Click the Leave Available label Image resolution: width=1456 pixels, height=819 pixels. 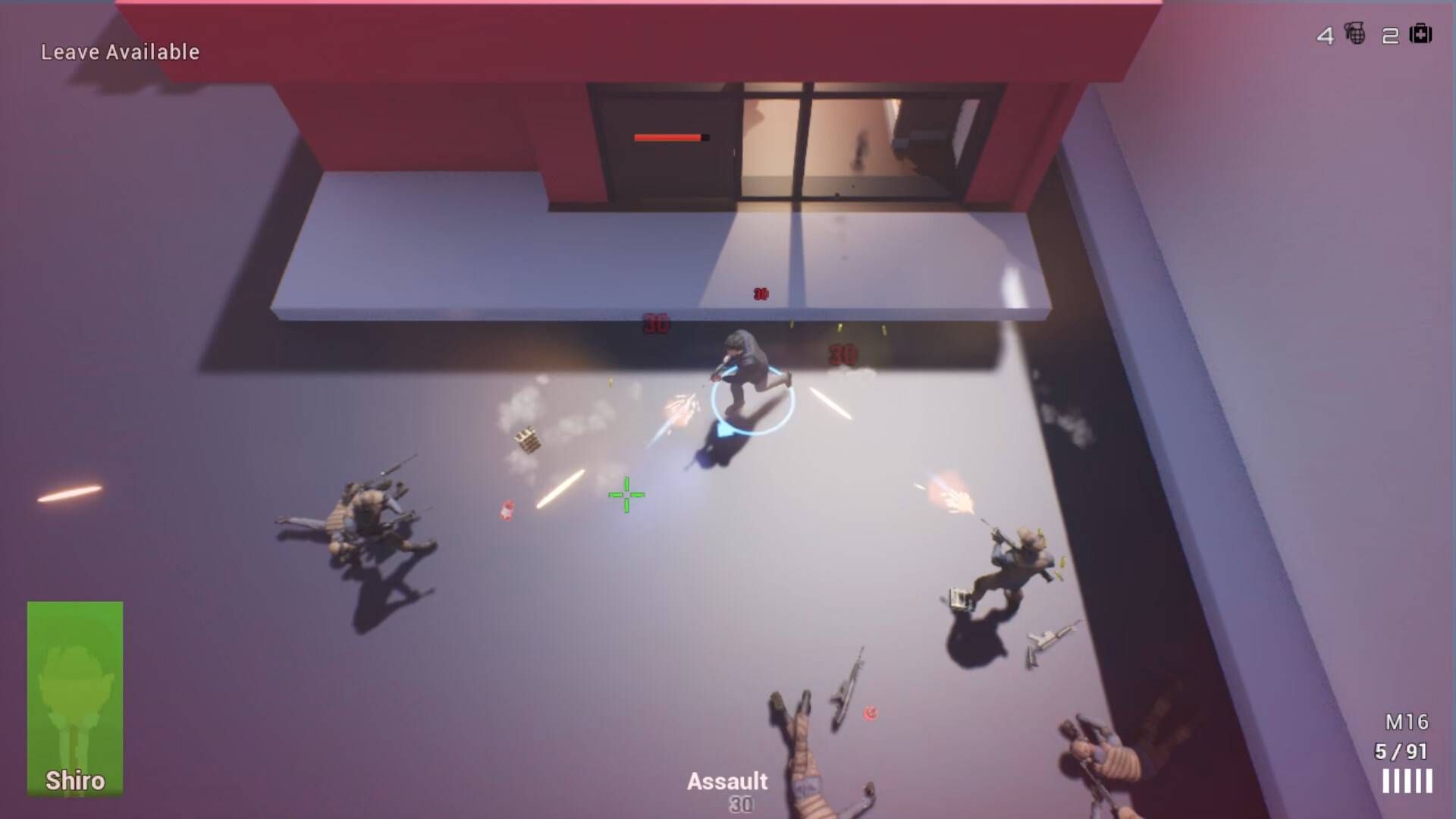click(x=121, y=52)
